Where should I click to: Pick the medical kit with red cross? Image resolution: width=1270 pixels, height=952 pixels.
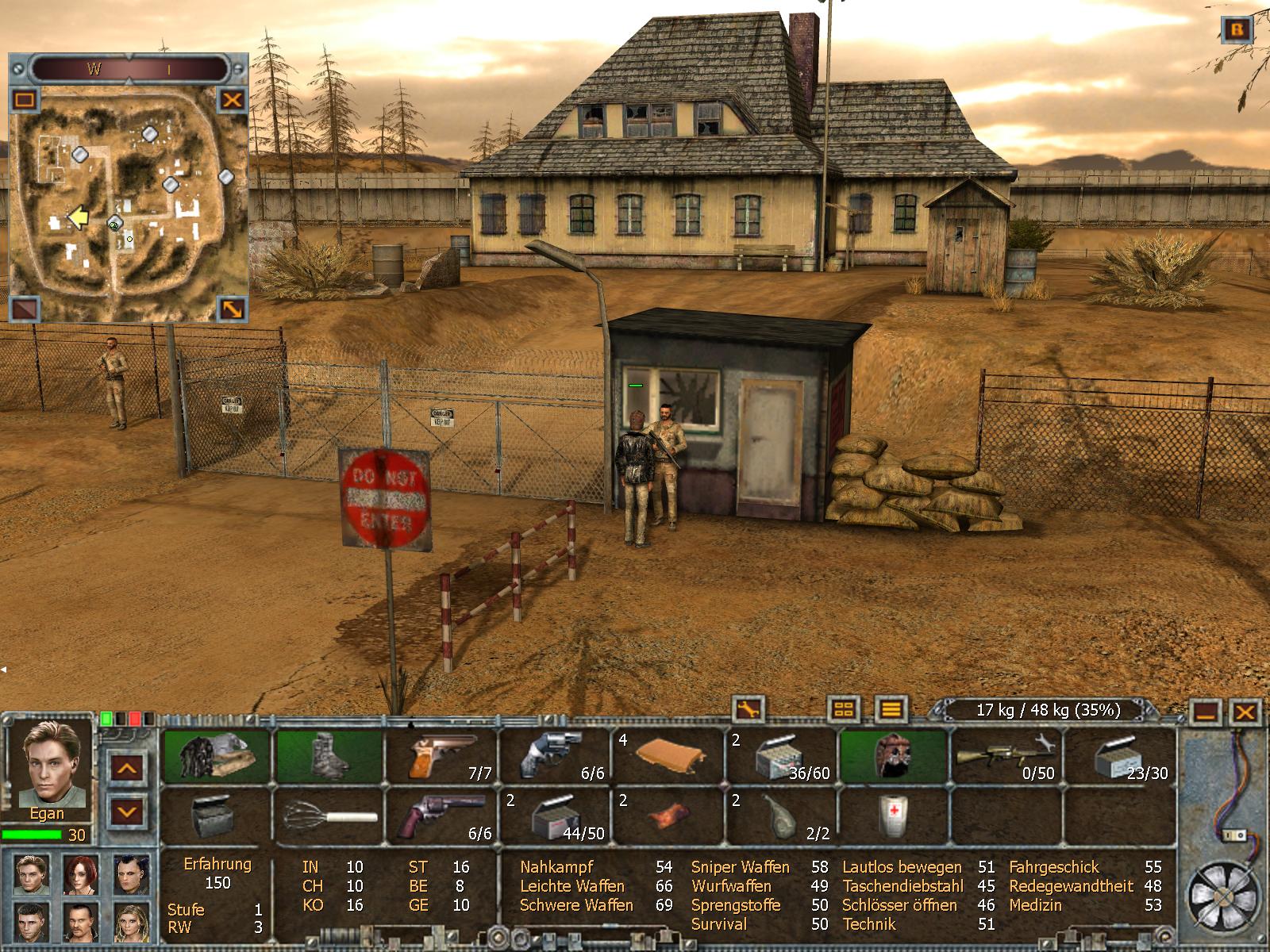point(893,817)
